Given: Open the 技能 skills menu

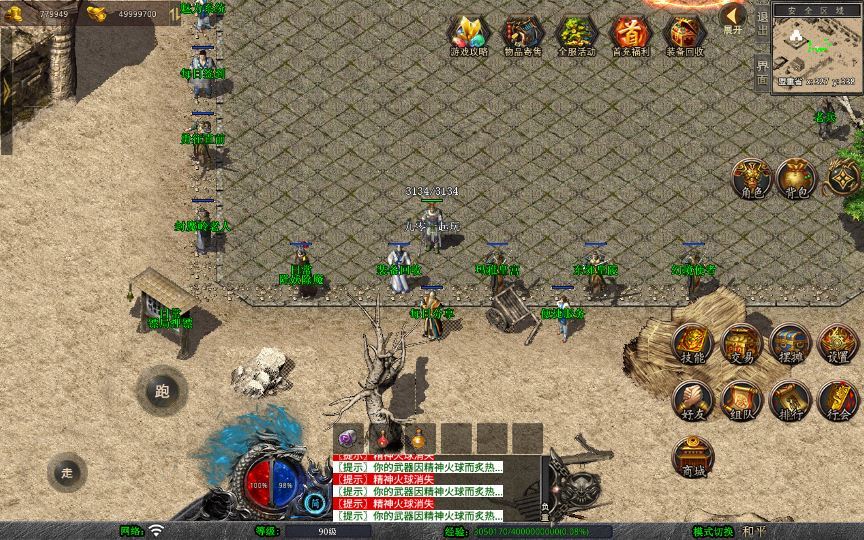Looking at the screenshot, I should [x=692, y=344].
